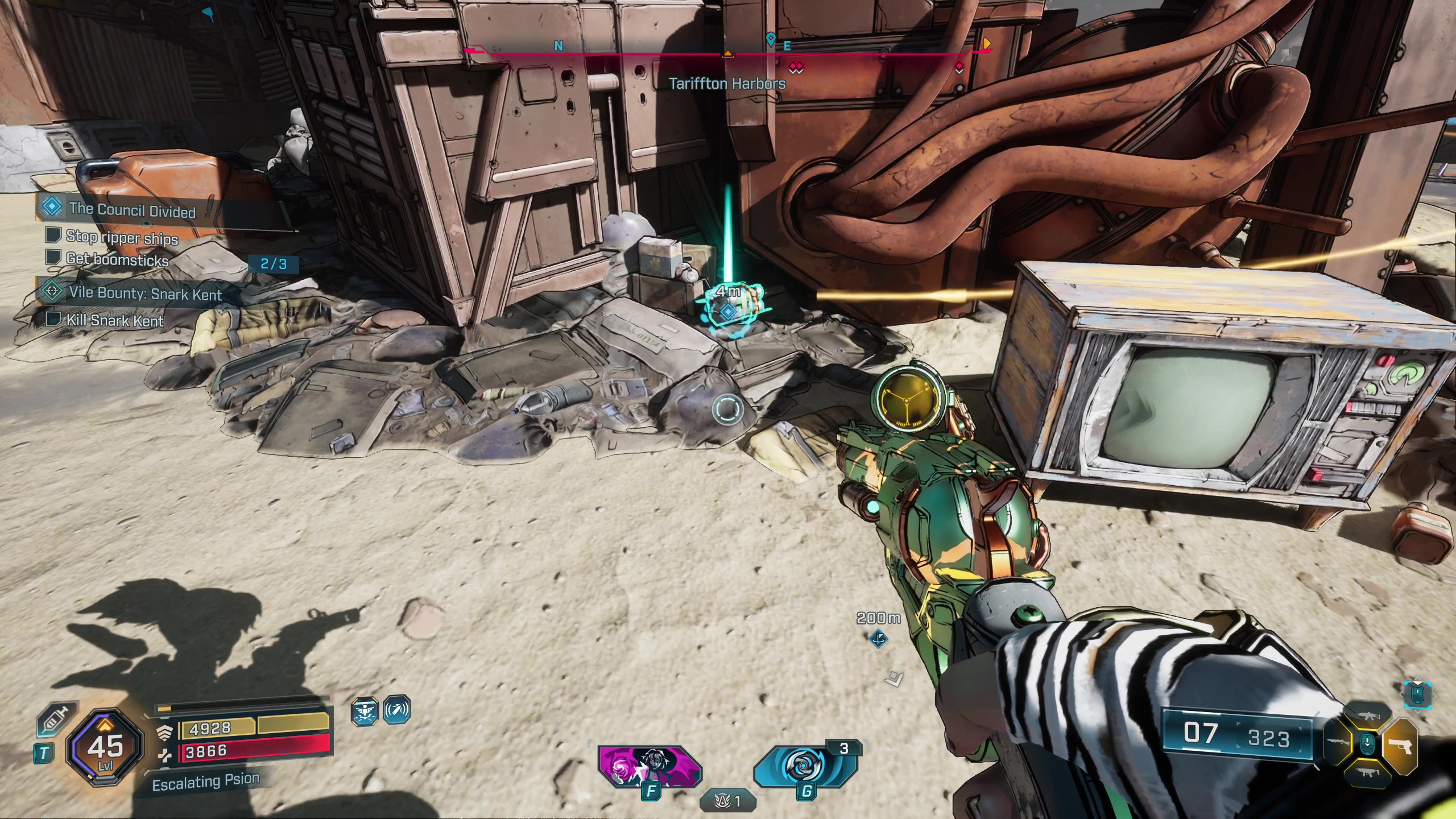1456x819 pixels.
Task: Select the Vile Bounty: Snark Kent entry
Action: pos(145,293)
